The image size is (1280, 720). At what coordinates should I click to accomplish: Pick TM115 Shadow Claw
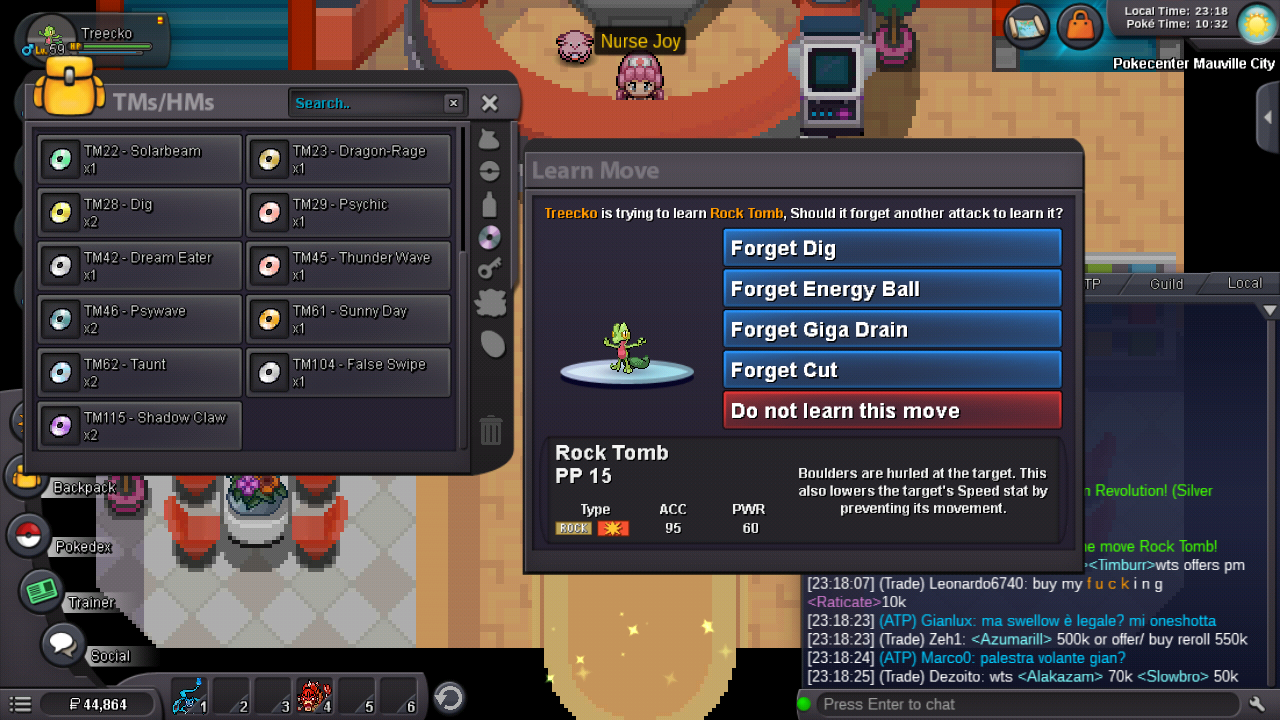[x=140, y=425]
